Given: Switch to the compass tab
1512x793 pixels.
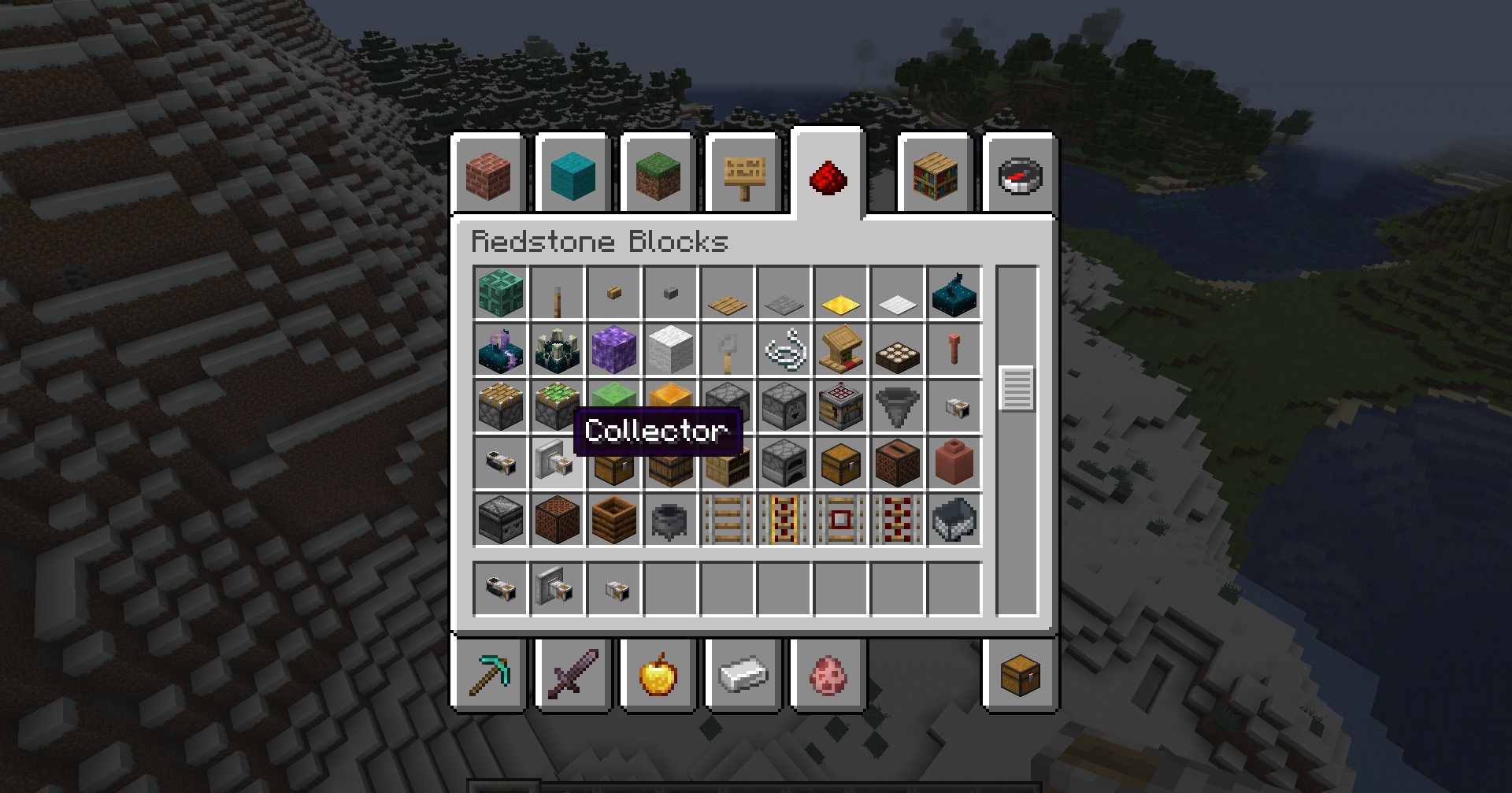Looking at the screenshot, I should click(x=1020, y=175).
